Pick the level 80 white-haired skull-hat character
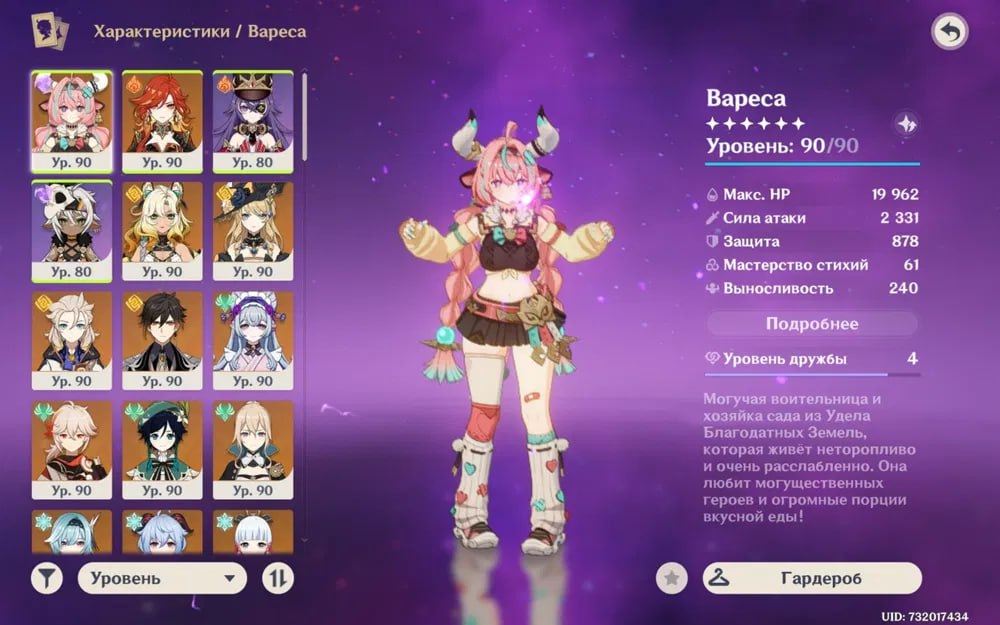This screenshot has height=625, width=1000. pos(71,228)
